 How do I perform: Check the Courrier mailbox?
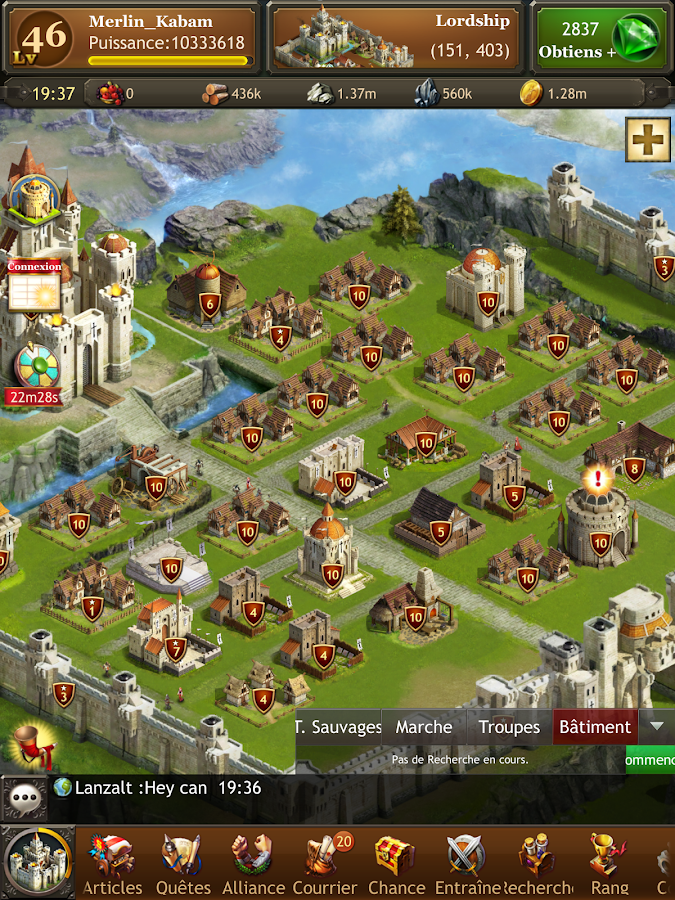(x=324, y=863)
